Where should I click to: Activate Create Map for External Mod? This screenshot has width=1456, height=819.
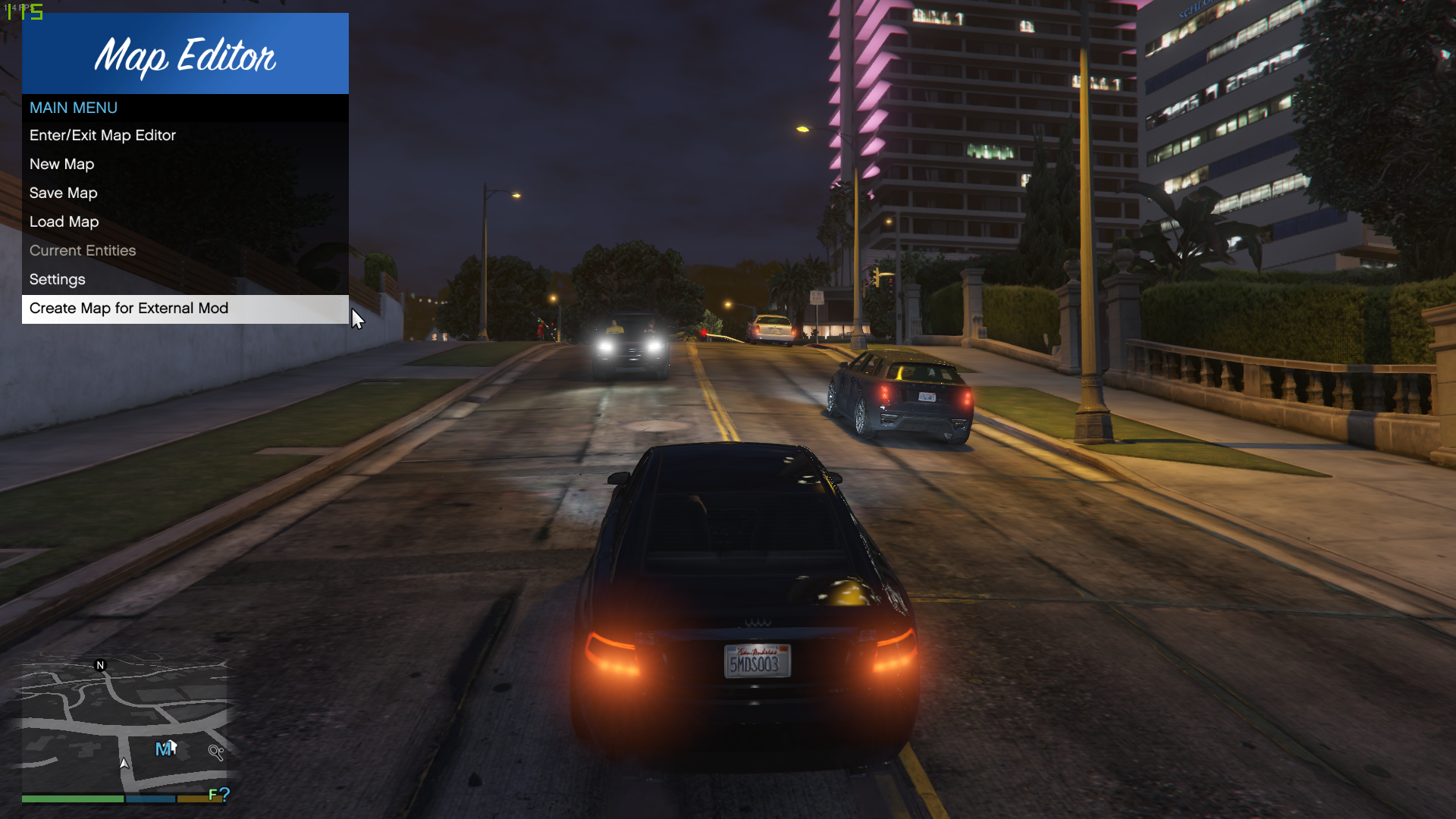pos(129,309)
